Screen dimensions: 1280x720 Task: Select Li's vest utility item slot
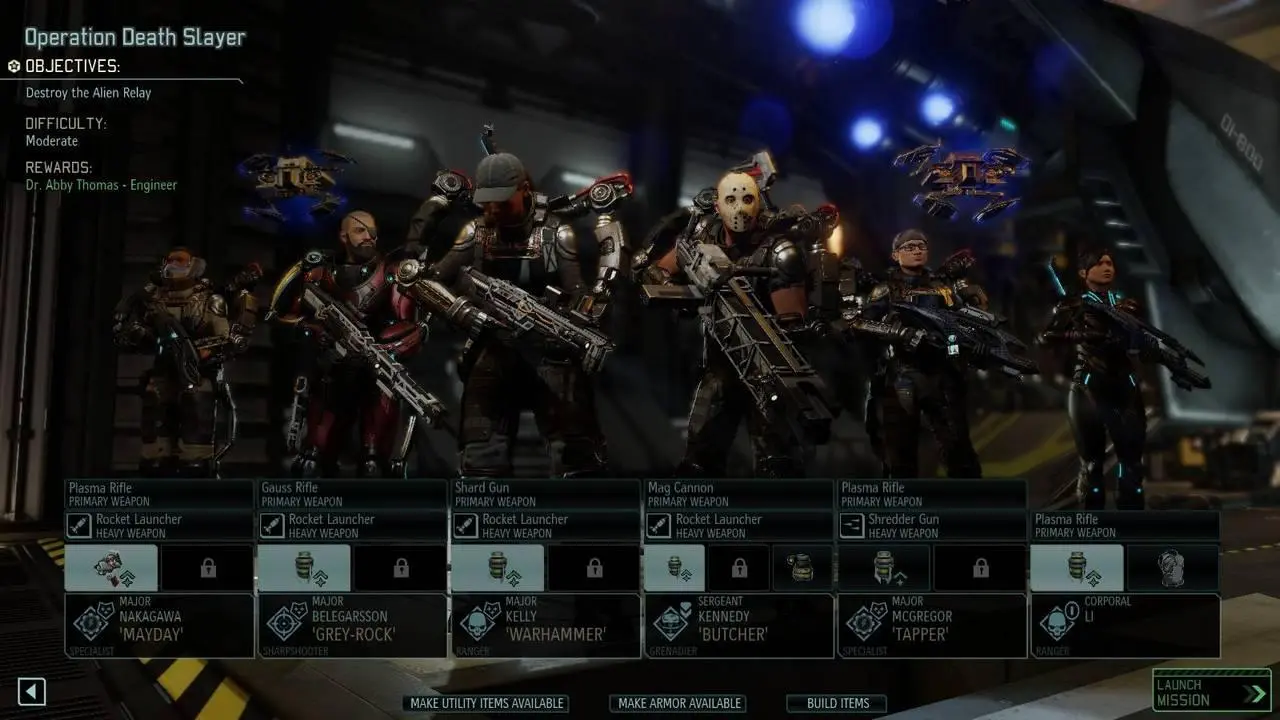1173,568
